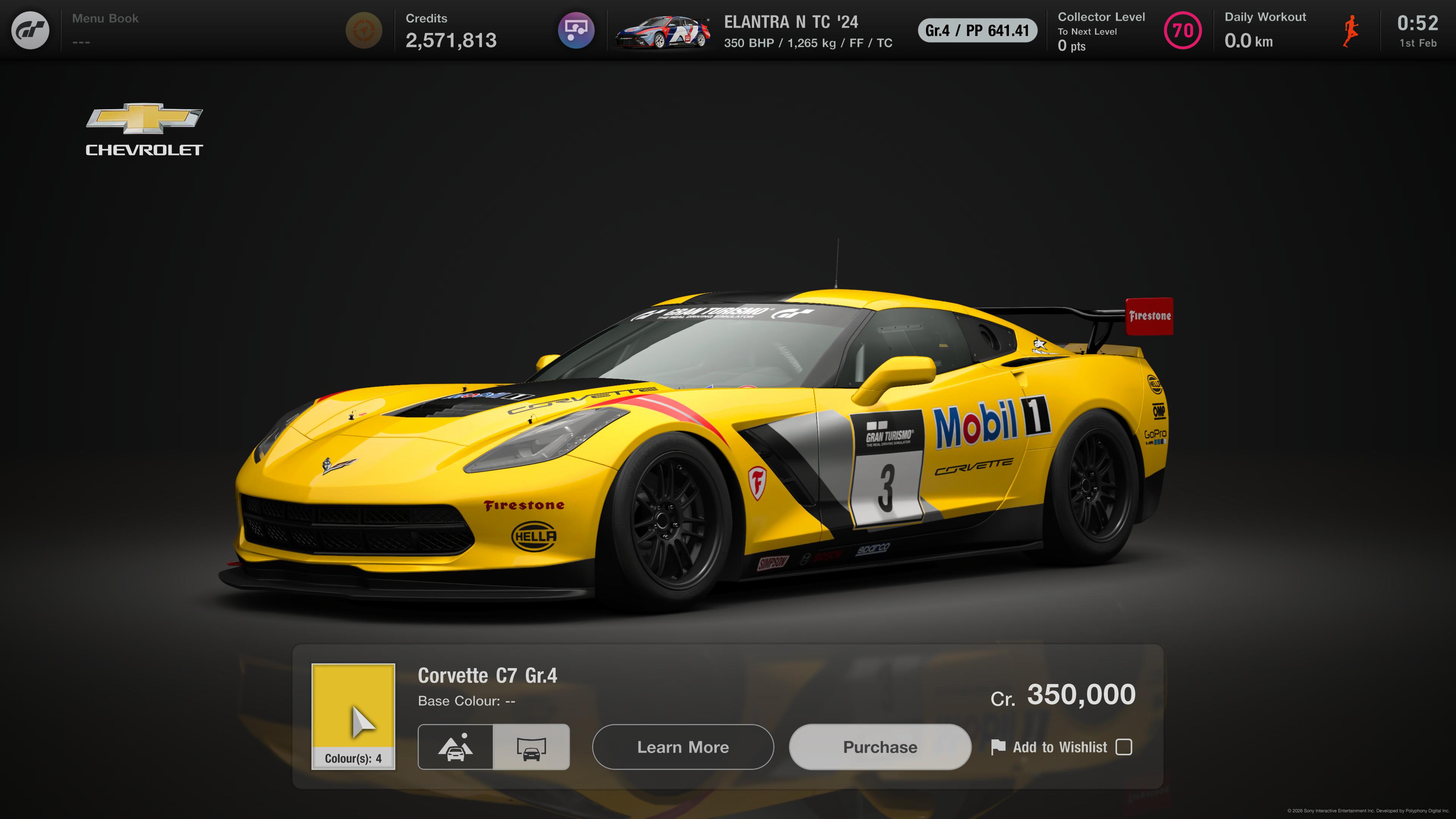Screen dimensions: 1456x819
Task: Click the orange compass icon beside Credits
Action: pos(364,30)
